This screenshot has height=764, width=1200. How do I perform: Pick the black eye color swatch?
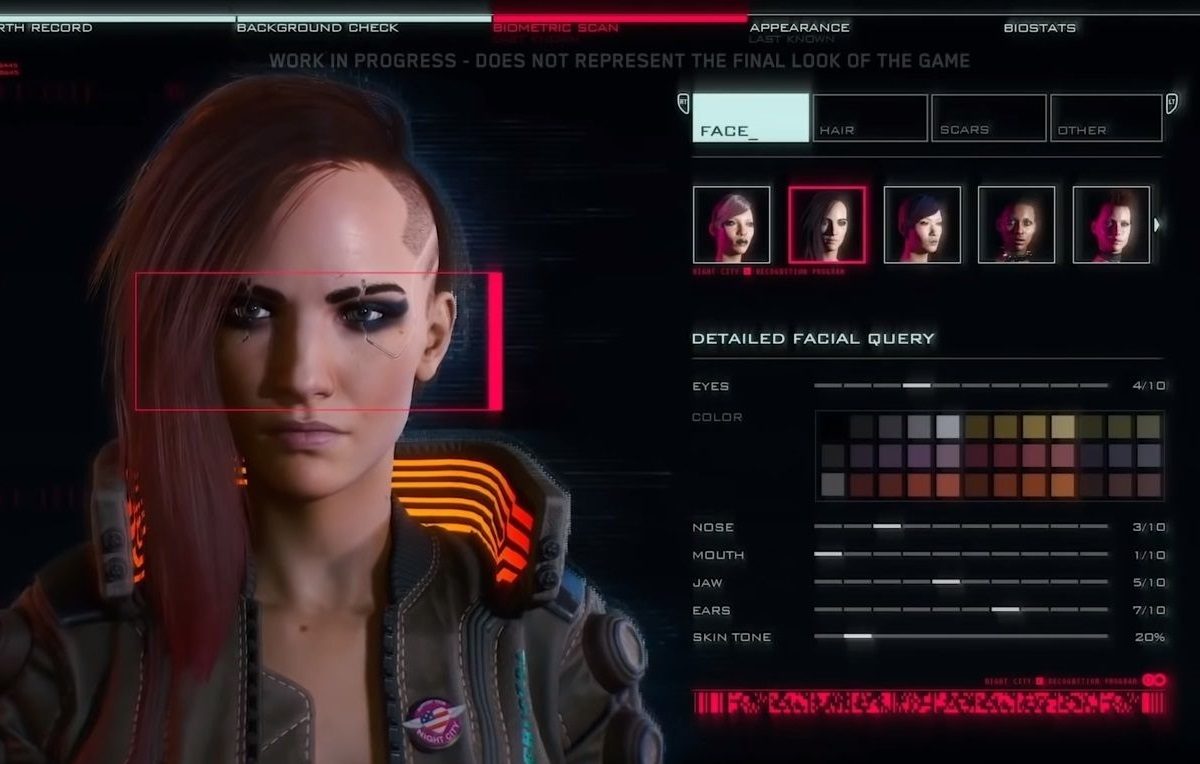pos(832,427)
